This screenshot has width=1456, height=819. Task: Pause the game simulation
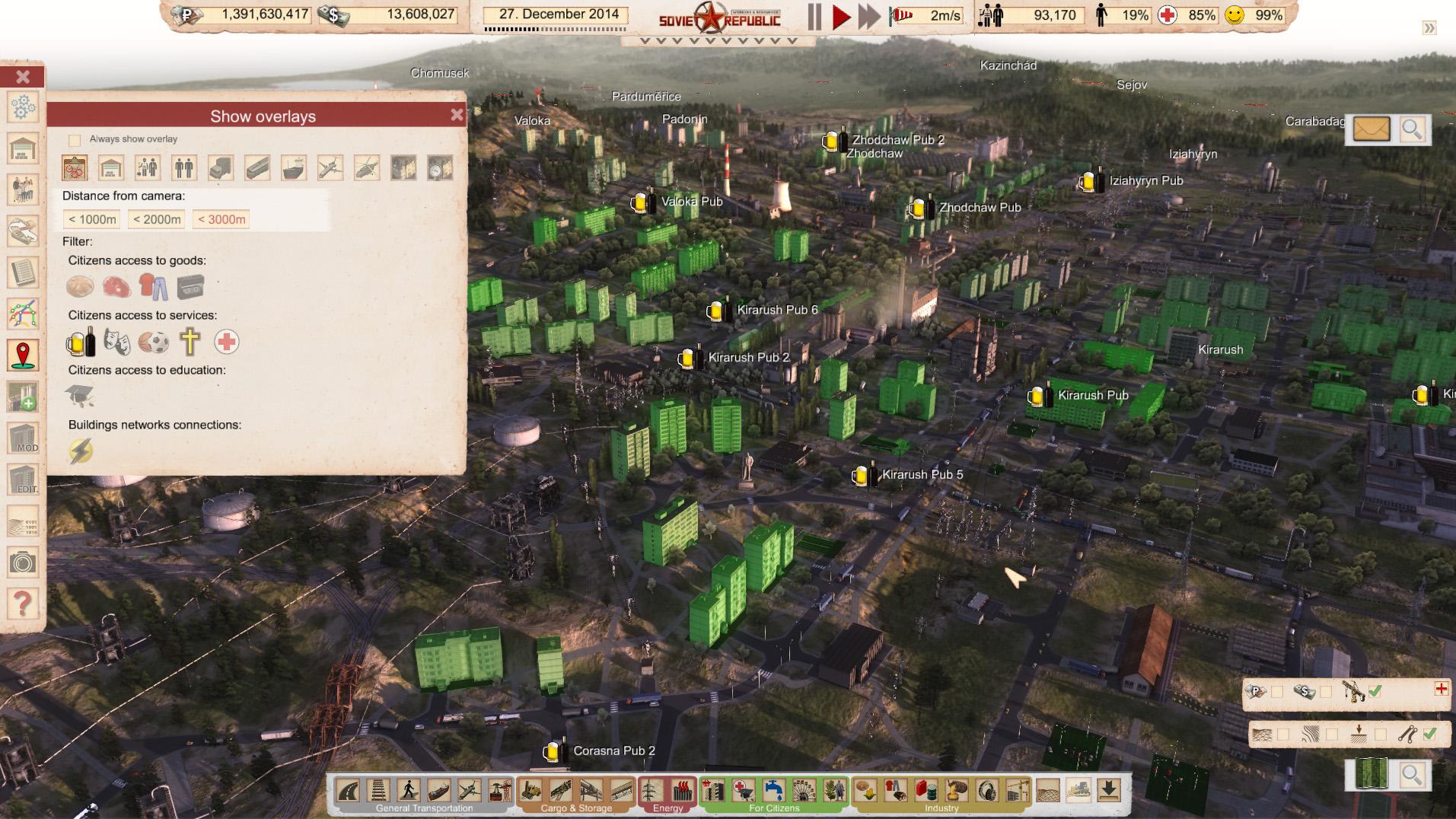tap(814, 16)
